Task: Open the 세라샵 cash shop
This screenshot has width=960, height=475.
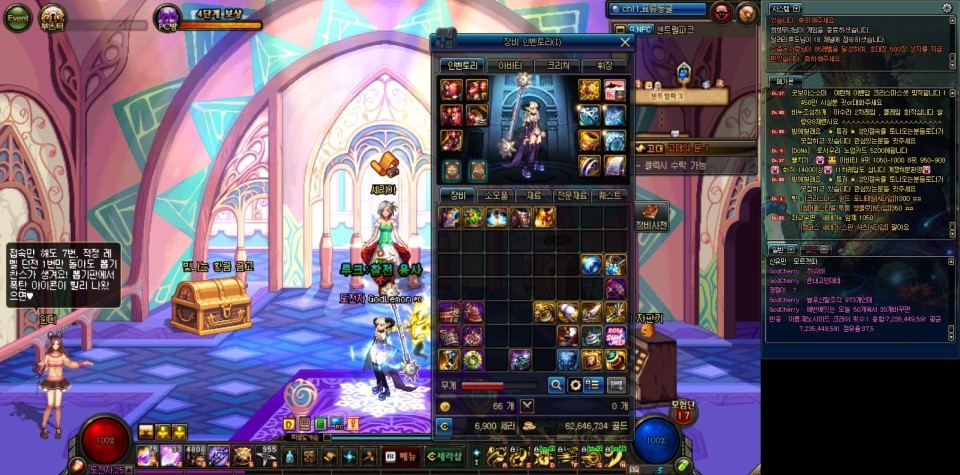Action: tap(442, 456)
